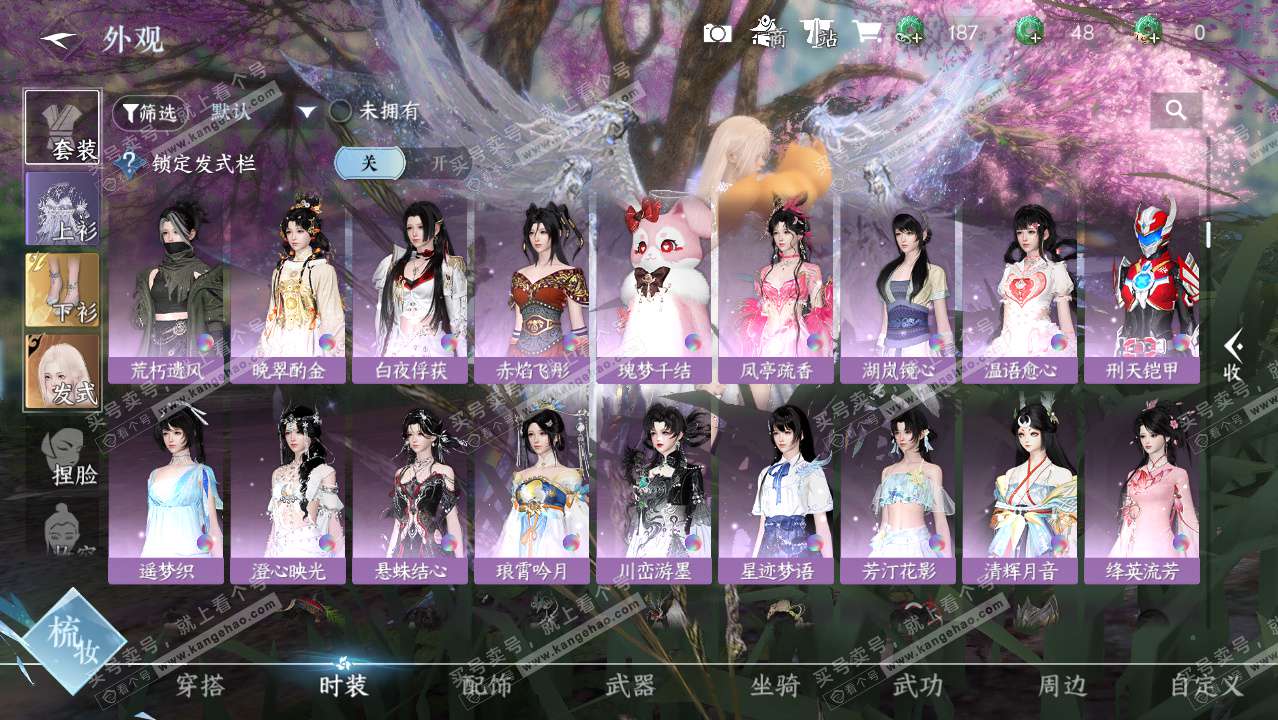Switch to the 武器 bottom tab
The image size is (1278, 720).
pos(630,686)
